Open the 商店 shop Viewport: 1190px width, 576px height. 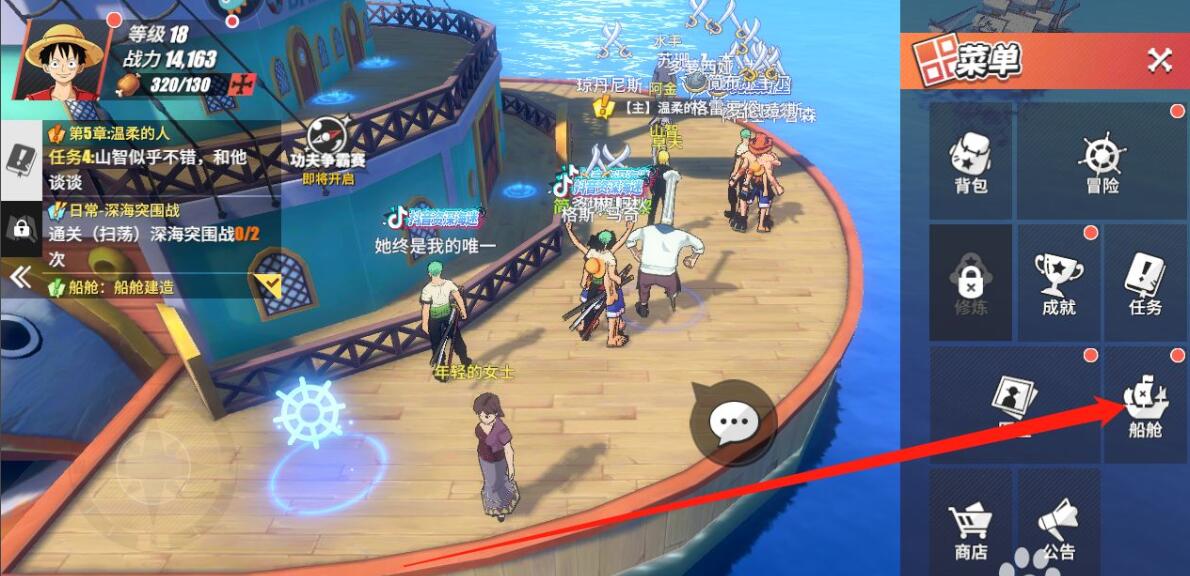[x=970, y=530]
